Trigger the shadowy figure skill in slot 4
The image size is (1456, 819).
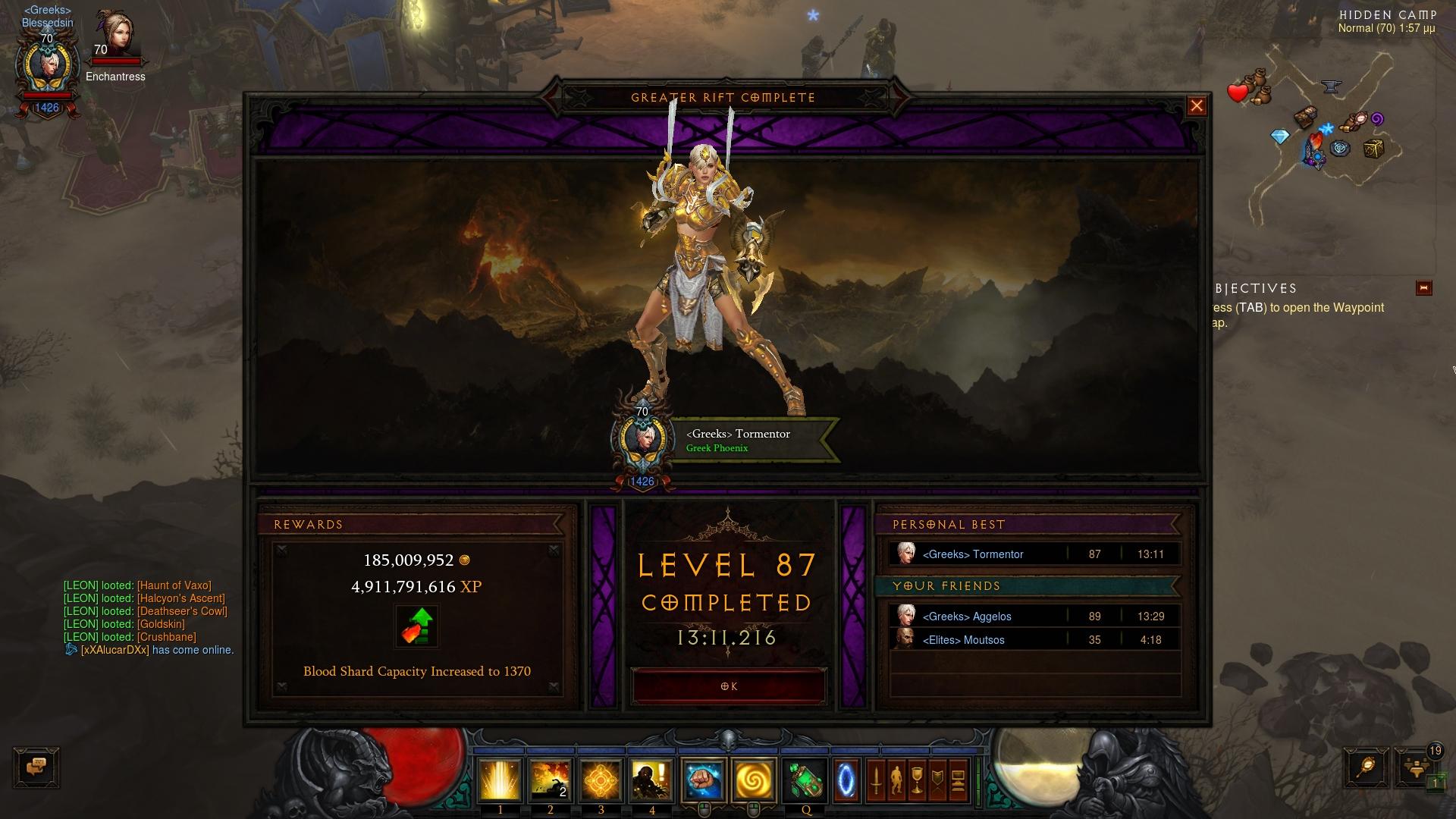point(651,781)
